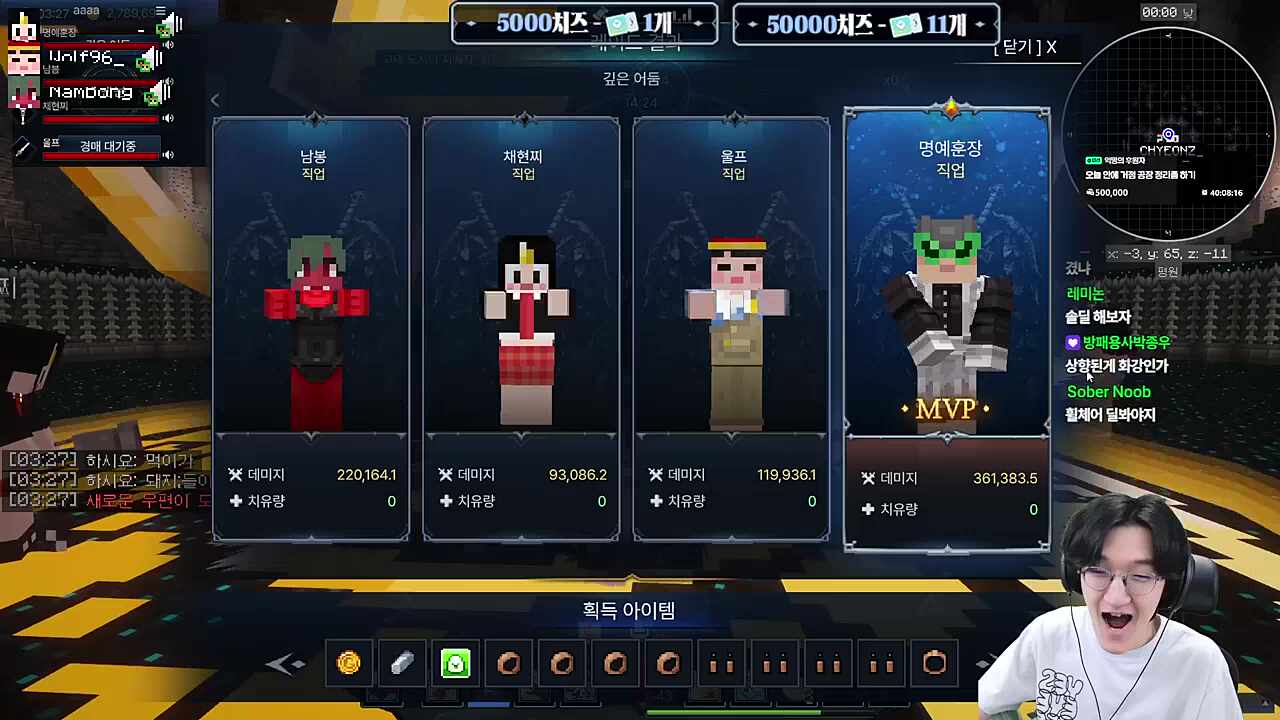
Task: Click the 획득 아이템 header tab
Action: tap(628, 610)
